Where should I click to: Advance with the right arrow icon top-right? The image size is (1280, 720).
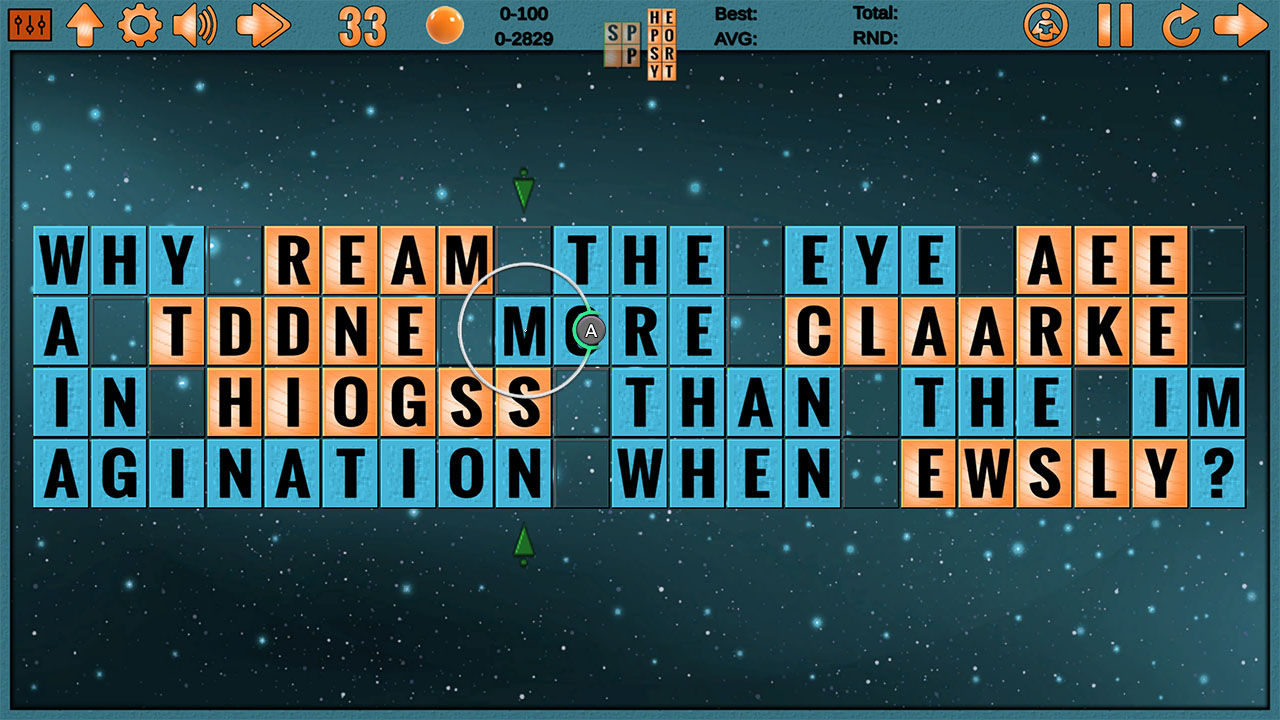(1244, 25)
